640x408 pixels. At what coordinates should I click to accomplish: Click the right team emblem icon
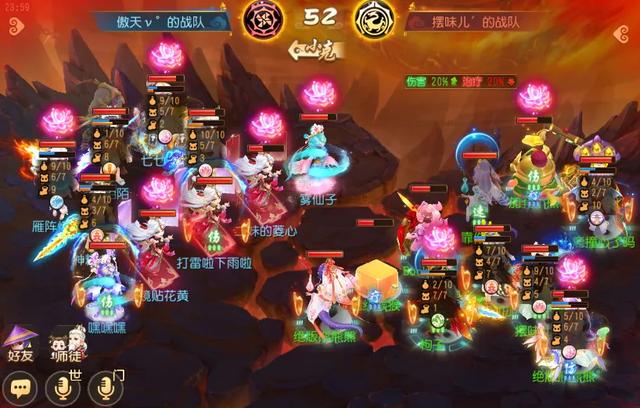pyautogui.click(x=373, y=17)
